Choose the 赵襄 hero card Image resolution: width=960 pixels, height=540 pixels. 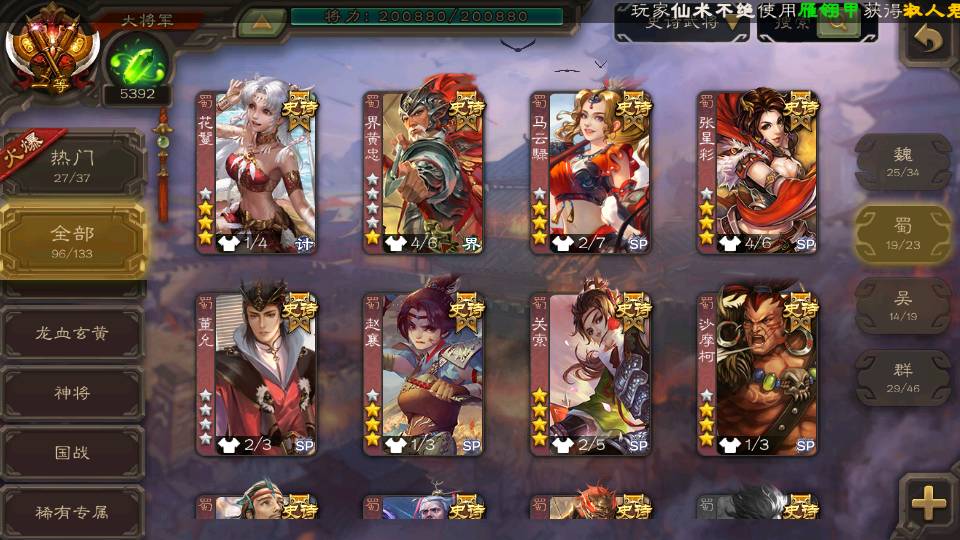(x=424, y=374)
